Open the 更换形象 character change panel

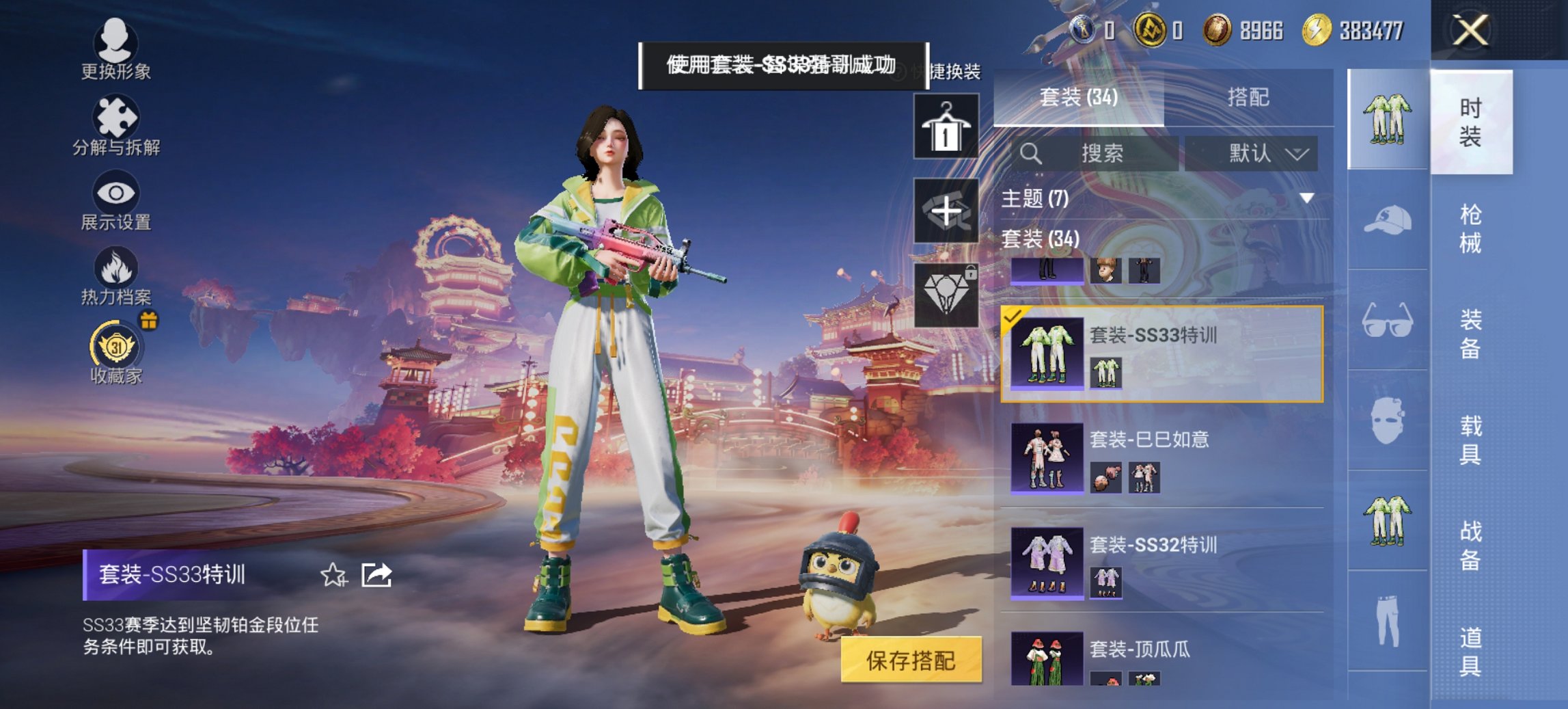pos(116,48)
